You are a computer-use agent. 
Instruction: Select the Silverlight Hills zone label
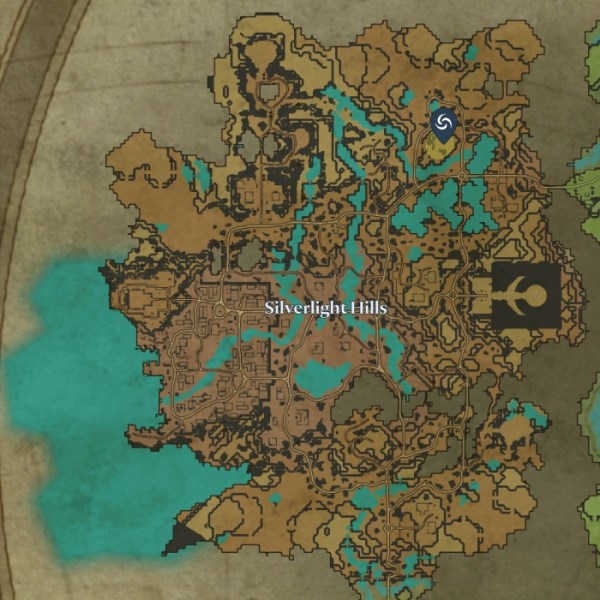click(326, 309)
